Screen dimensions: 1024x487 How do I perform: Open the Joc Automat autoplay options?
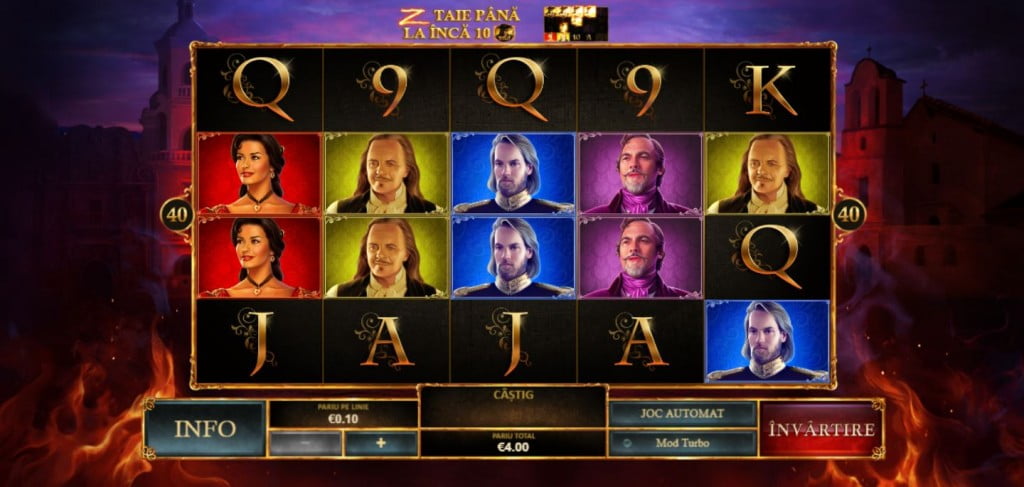(682, 414)
